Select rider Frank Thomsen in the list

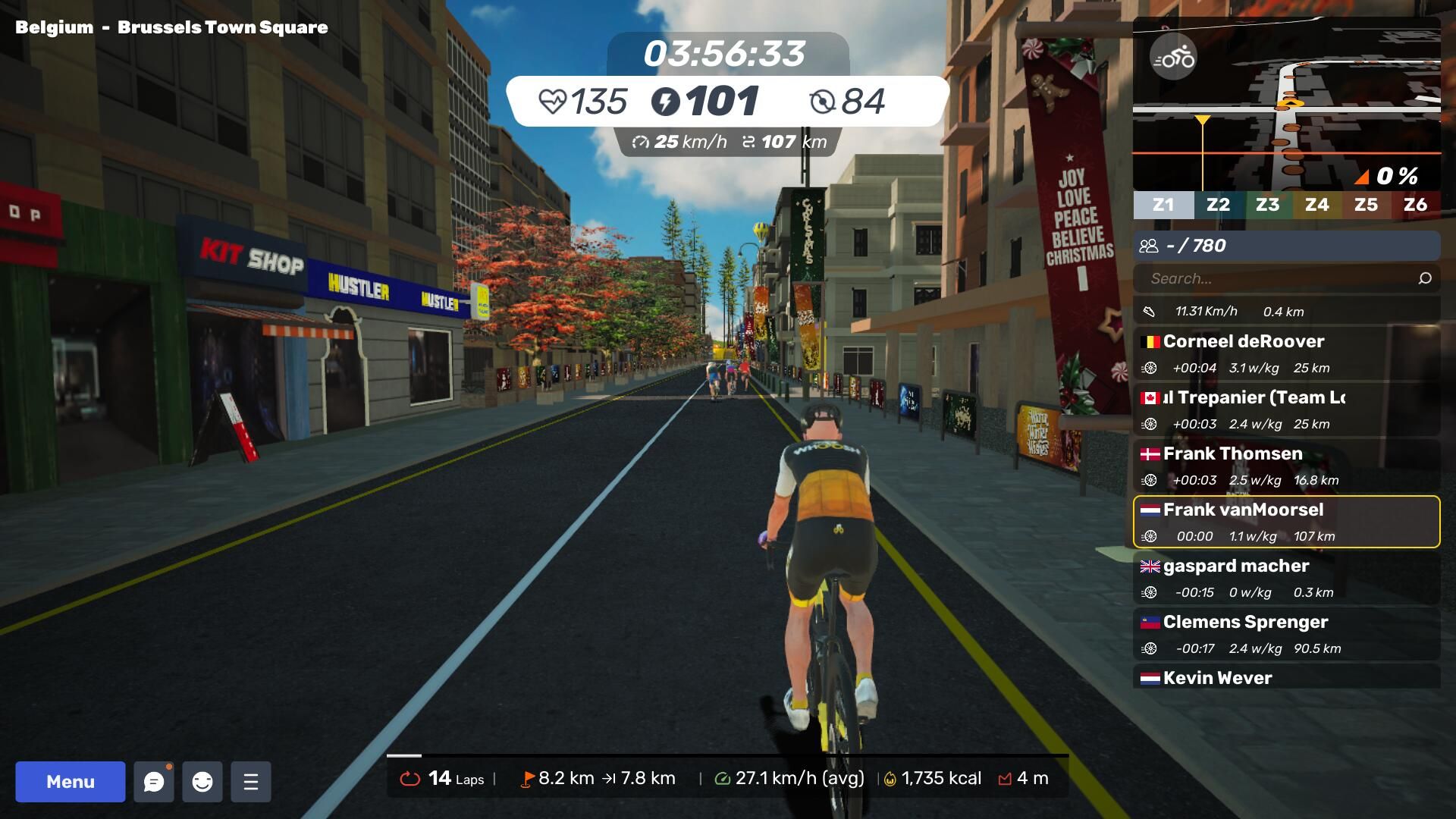[x=1286, y=466]
